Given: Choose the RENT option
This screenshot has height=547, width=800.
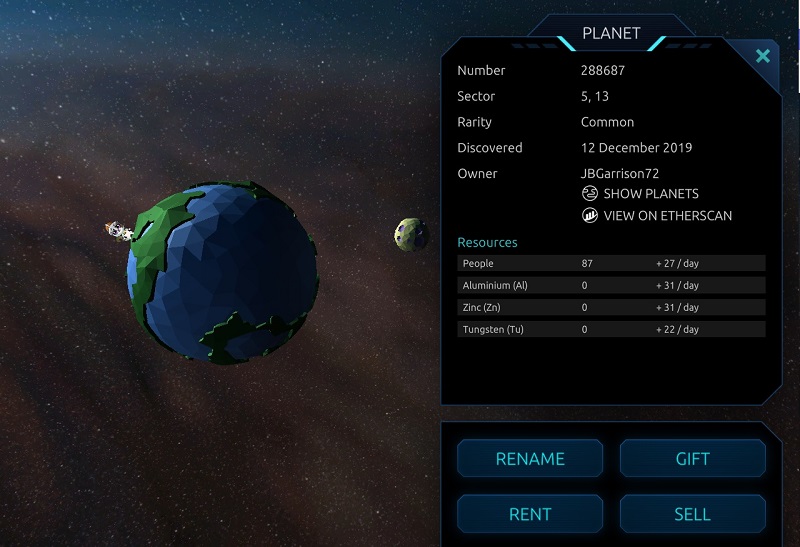Looking at the screenshot, I should pos(530,514).
